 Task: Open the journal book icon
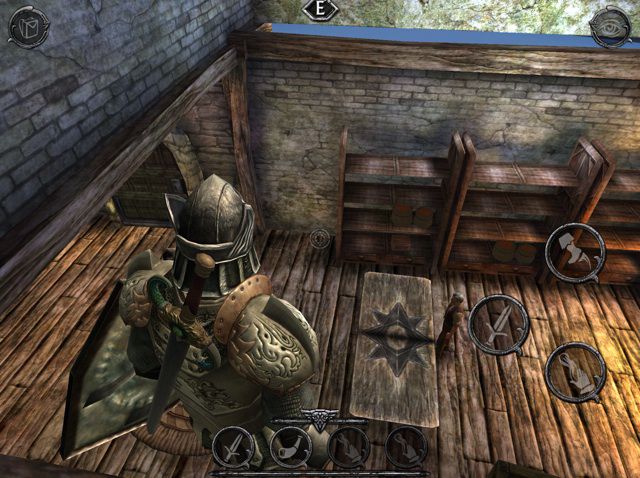coord(27,26)
